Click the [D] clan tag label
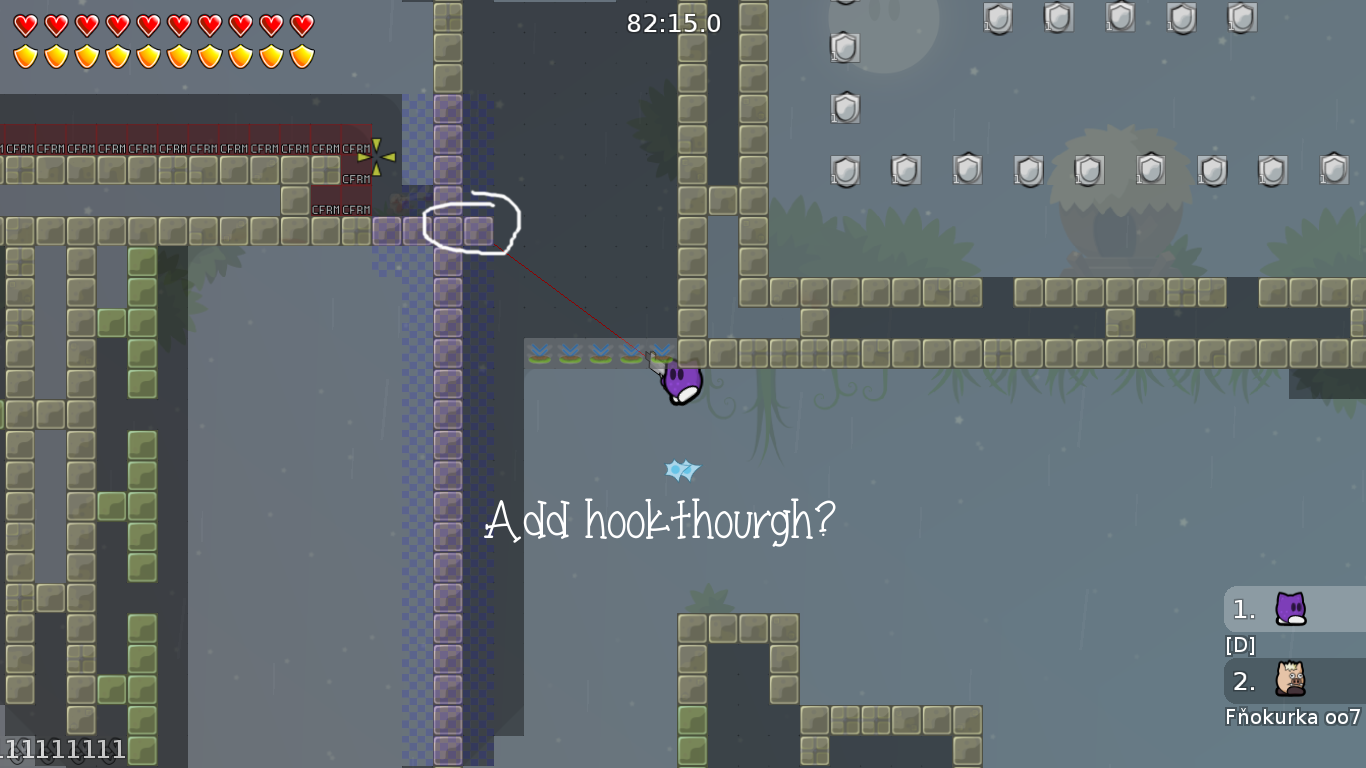This screenshot has width=1366, height=768. pyautogui.click(x=1238, y=645)
